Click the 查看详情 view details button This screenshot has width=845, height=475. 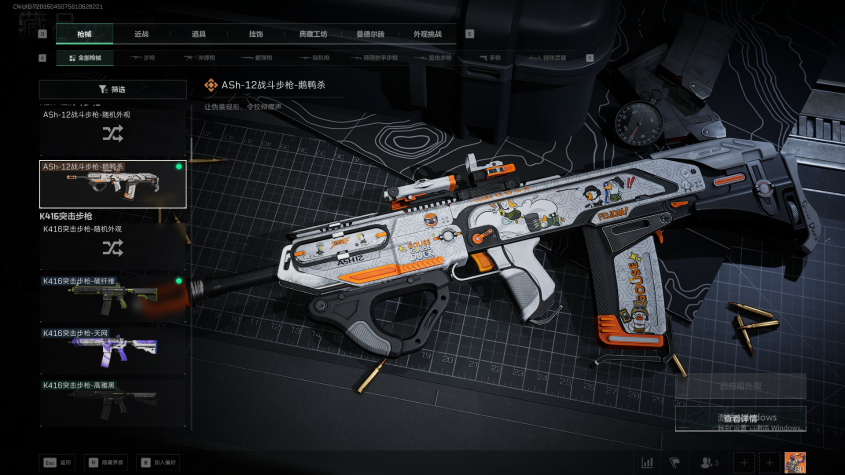(740, 419)
